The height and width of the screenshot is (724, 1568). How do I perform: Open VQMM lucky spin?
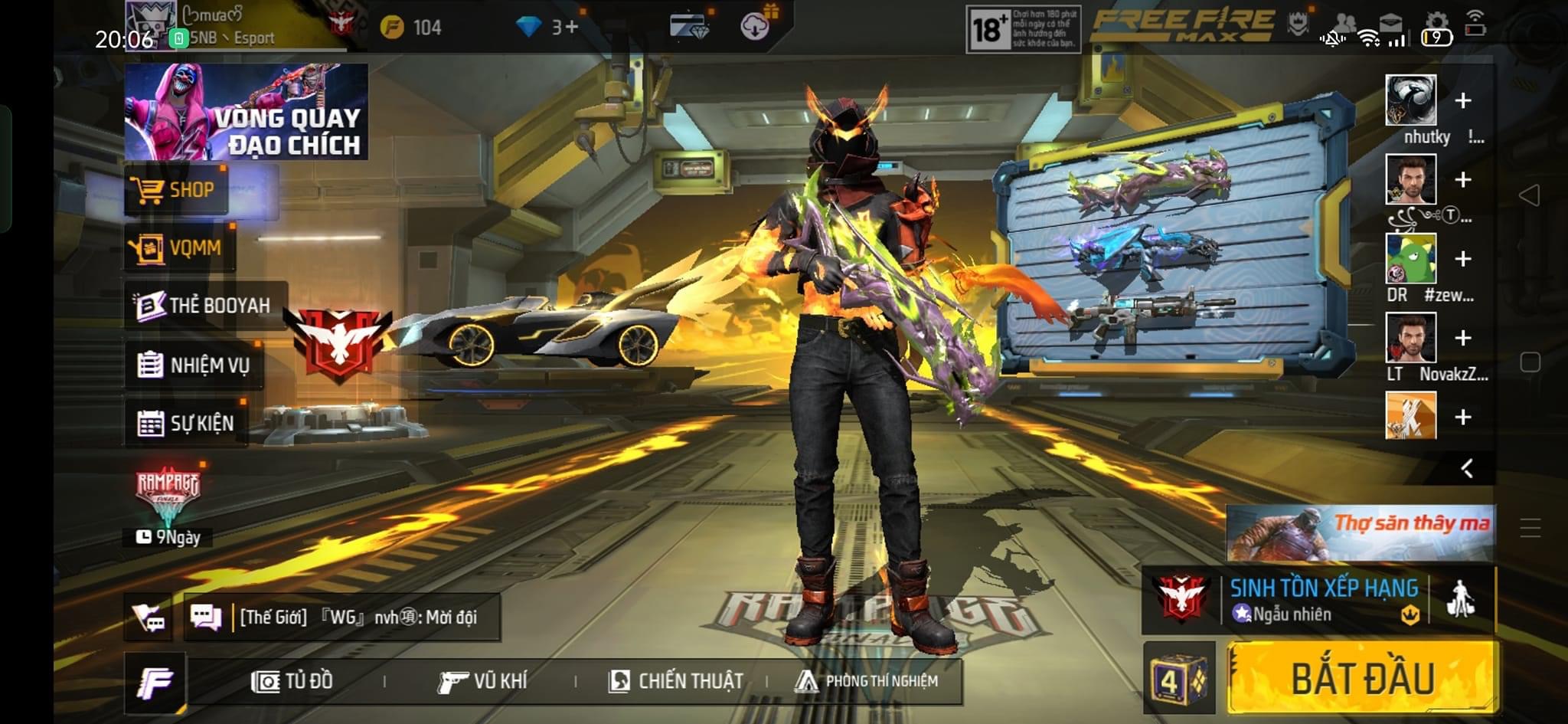point(180,248)
